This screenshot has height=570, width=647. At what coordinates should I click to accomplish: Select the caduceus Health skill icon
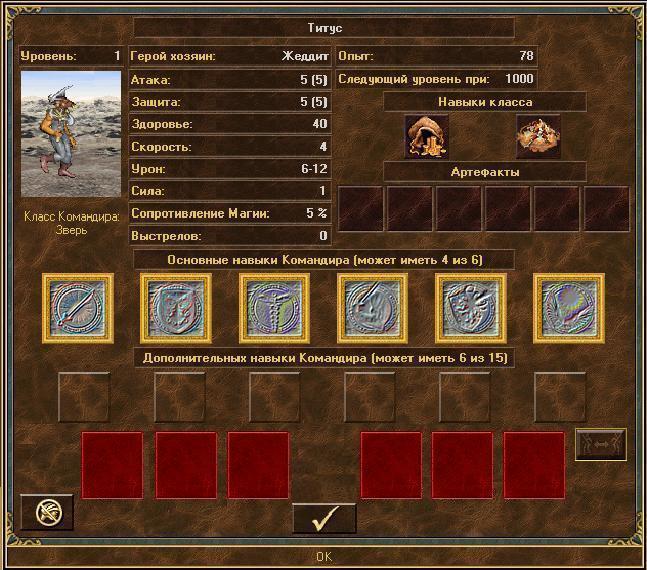[274, 308]
